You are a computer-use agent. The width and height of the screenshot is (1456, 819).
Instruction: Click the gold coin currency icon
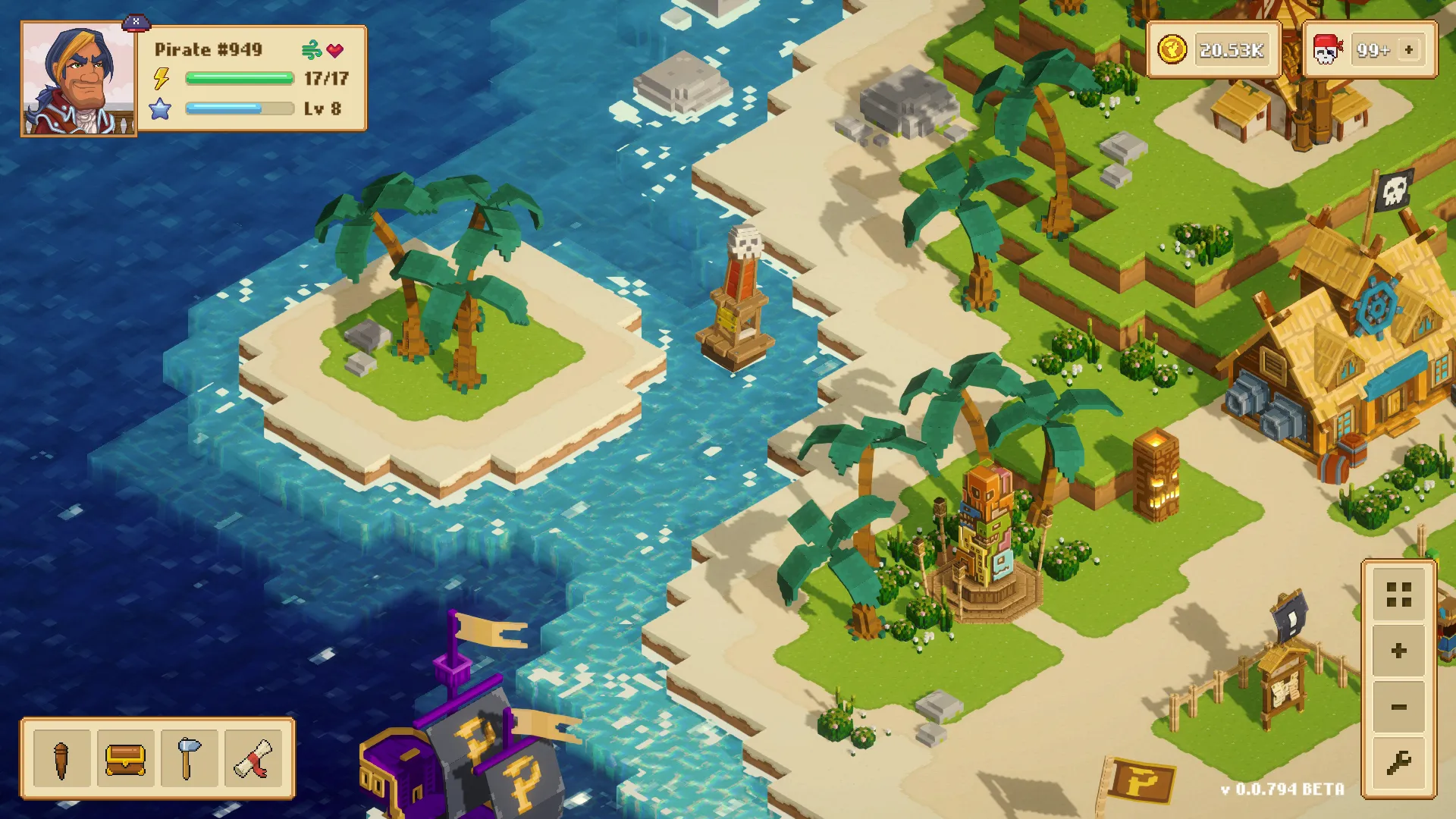[x=1171, y=49]
